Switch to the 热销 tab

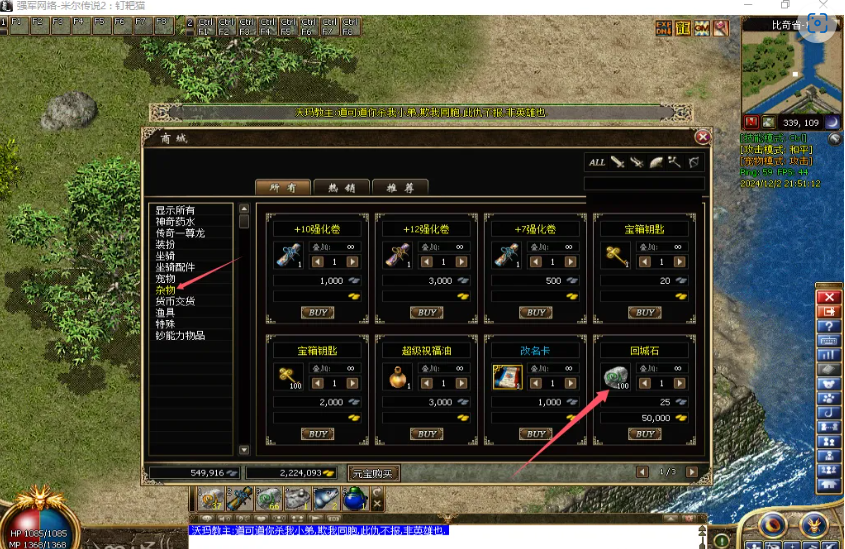pyautogui.click(x=341, y=187)
